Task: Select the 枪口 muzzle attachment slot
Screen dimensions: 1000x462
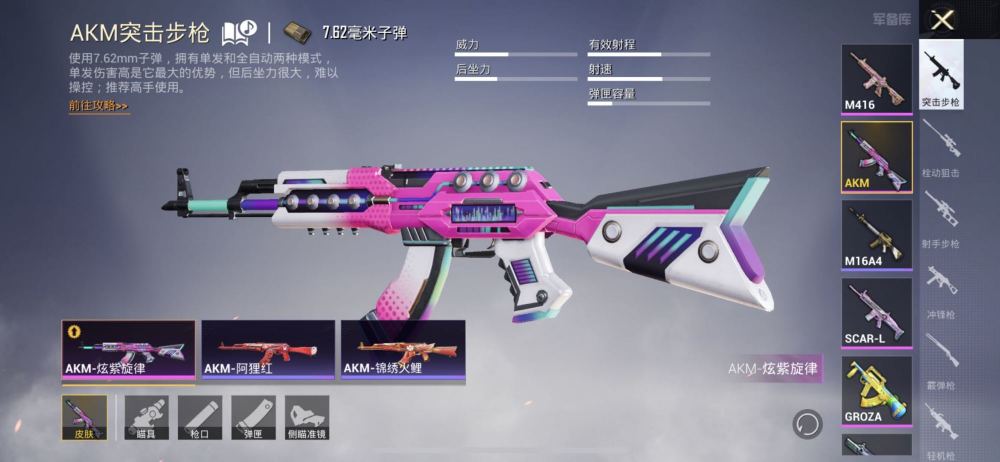Action: (x=199, y=417)
